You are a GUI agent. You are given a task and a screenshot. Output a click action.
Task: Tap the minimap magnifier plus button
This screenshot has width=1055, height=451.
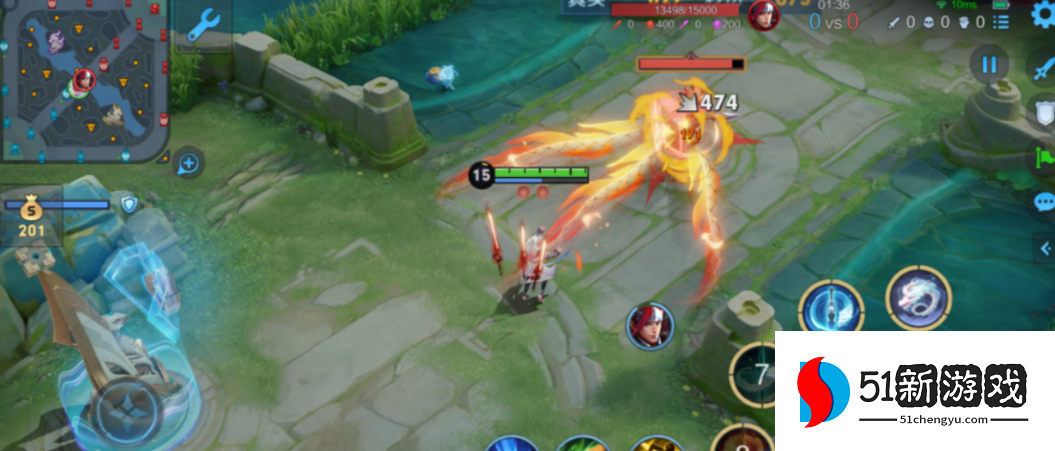(188, 162)
